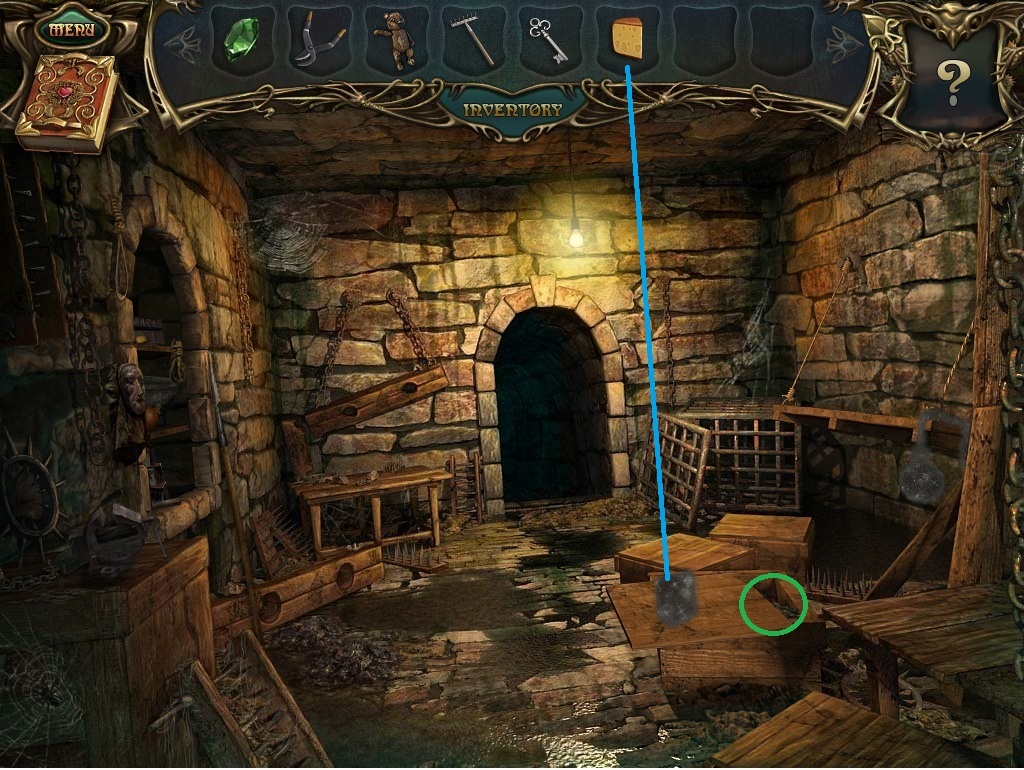Open the Menu button
Image resolution: width=1024 pixels, height=770 pixels.
71,27
